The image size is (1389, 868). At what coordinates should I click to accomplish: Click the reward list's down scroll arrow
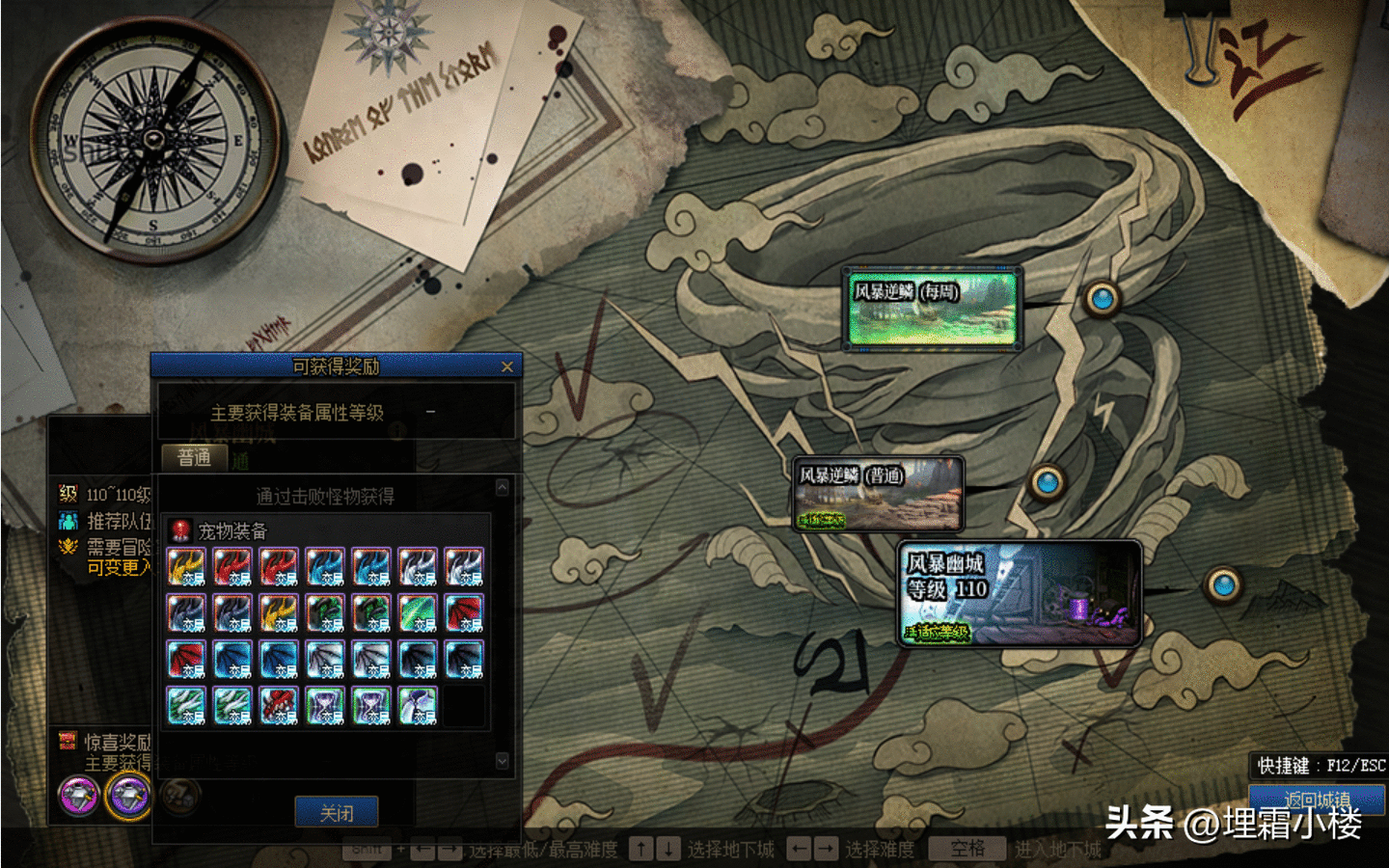coord(502,761)
